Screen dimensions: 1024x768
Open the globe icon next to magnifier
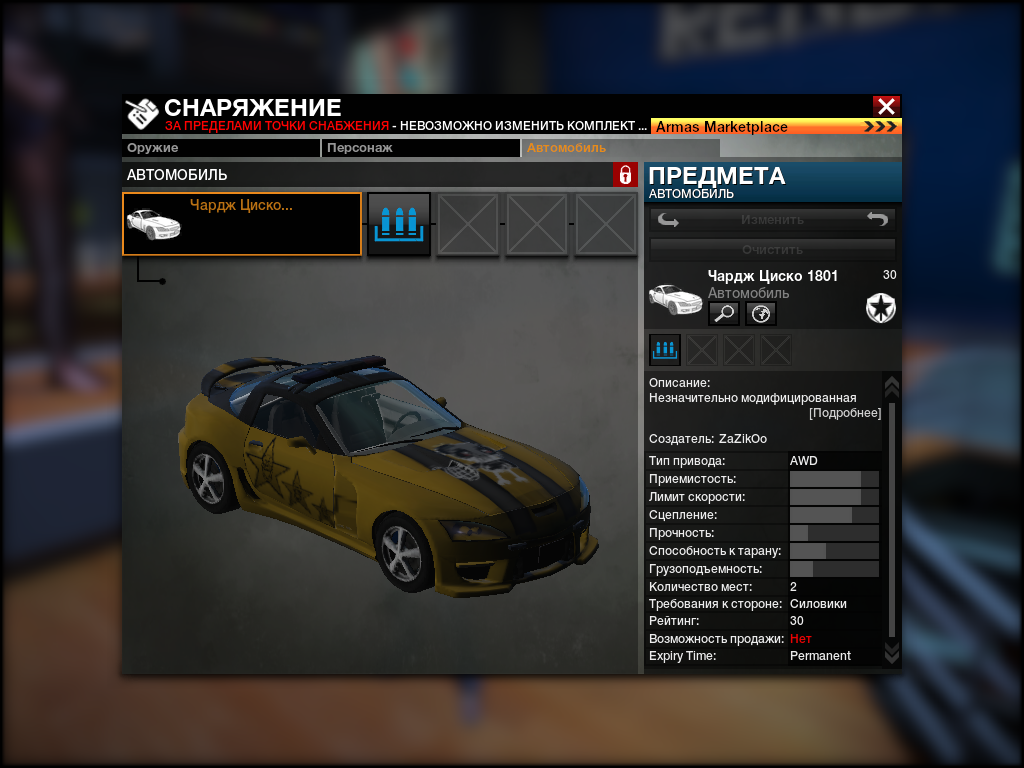[760, 314]
